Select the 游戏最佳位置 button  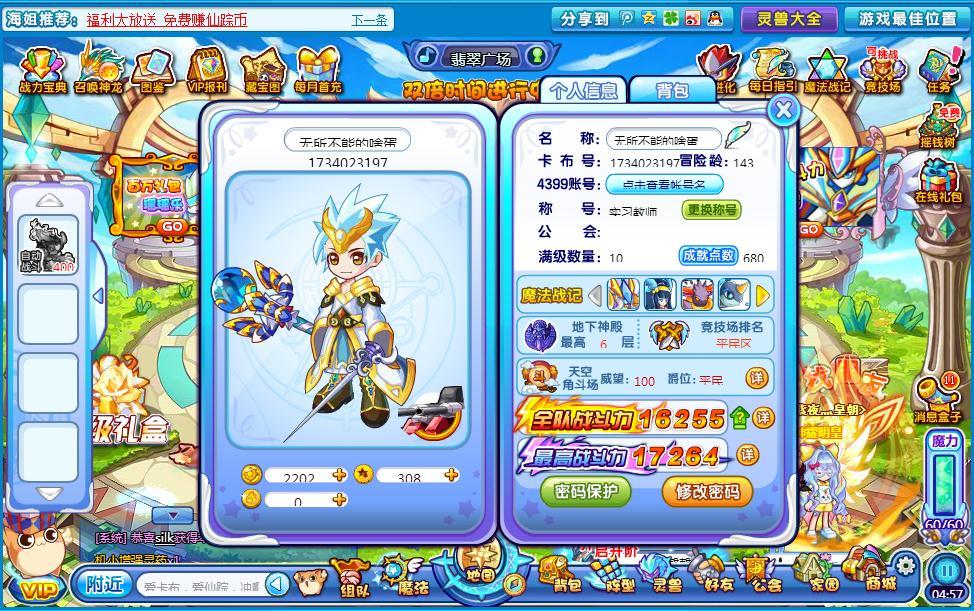907,18
